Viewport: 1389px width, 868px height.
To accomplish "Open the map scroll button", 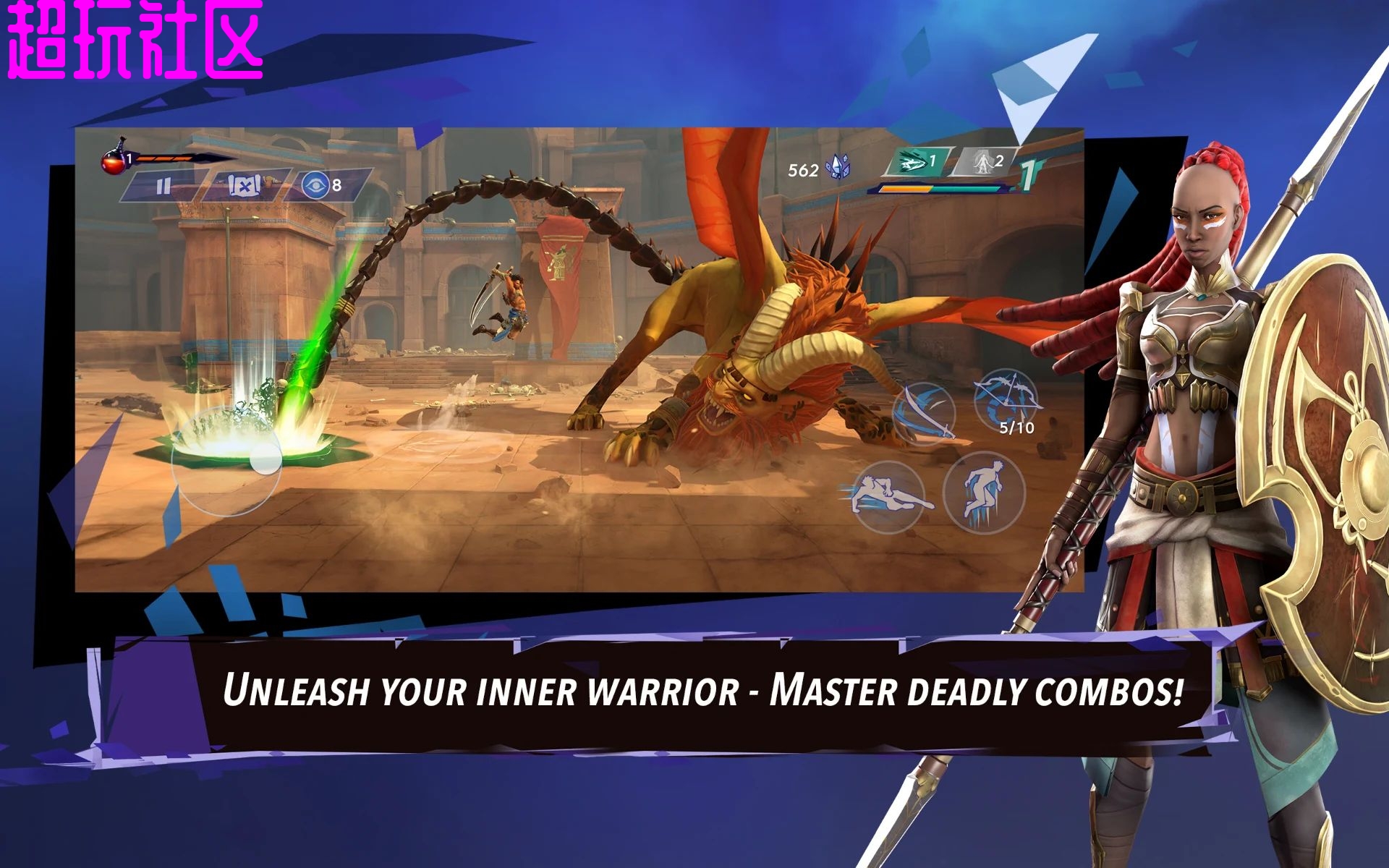I will coord(245,185).
